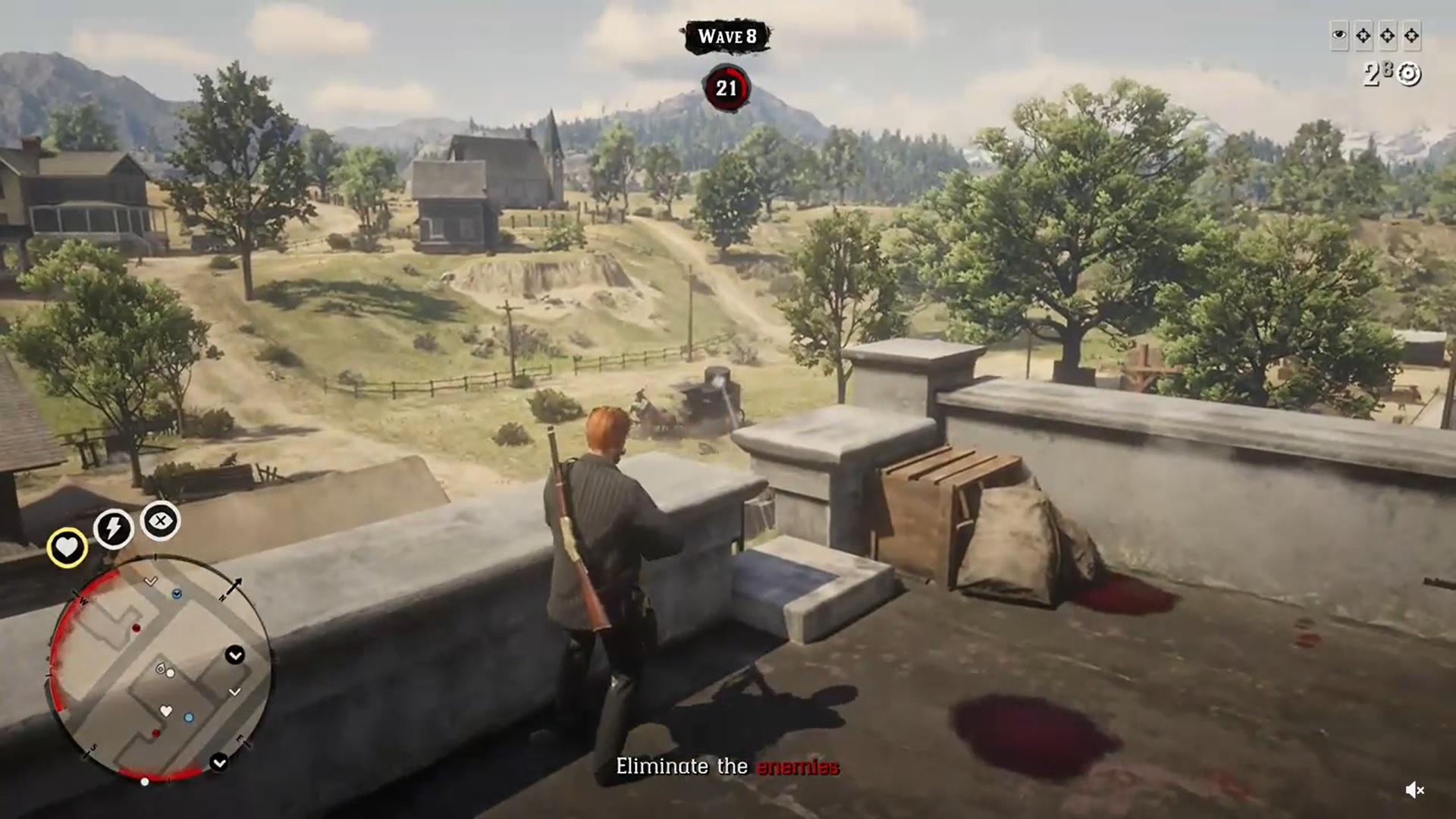Click the Dead Eye core icon
The height and width of the screenshot is (819, 1456).
tap(160, 522)
